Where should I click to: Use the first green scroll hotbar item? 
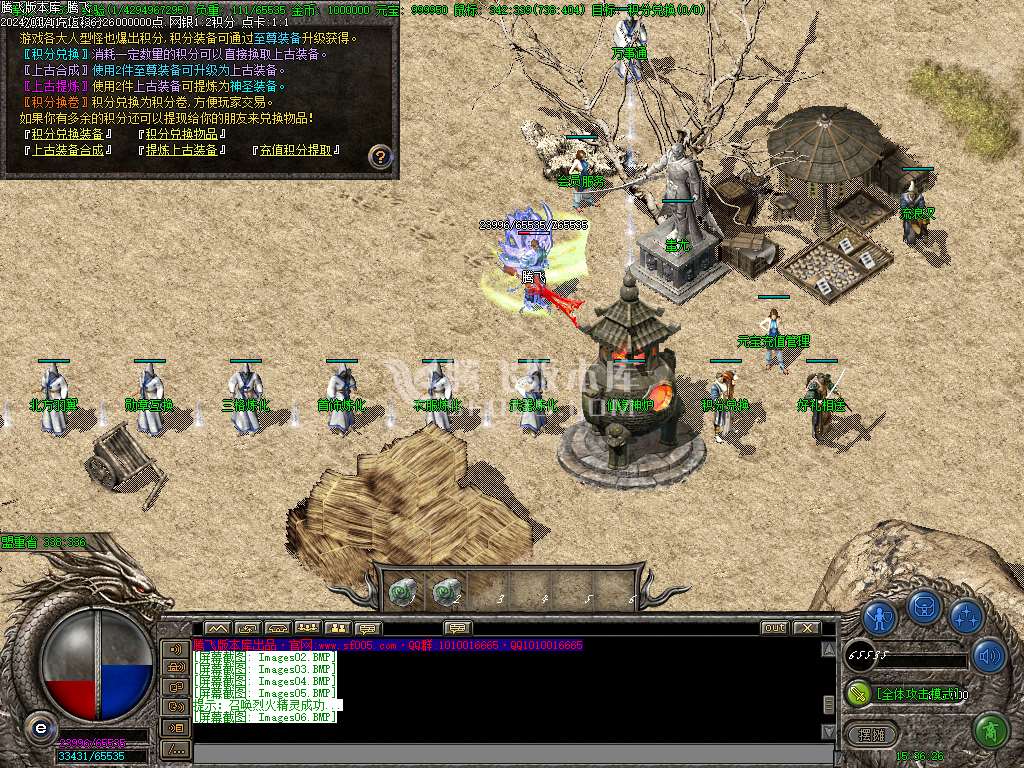(402, 593)
